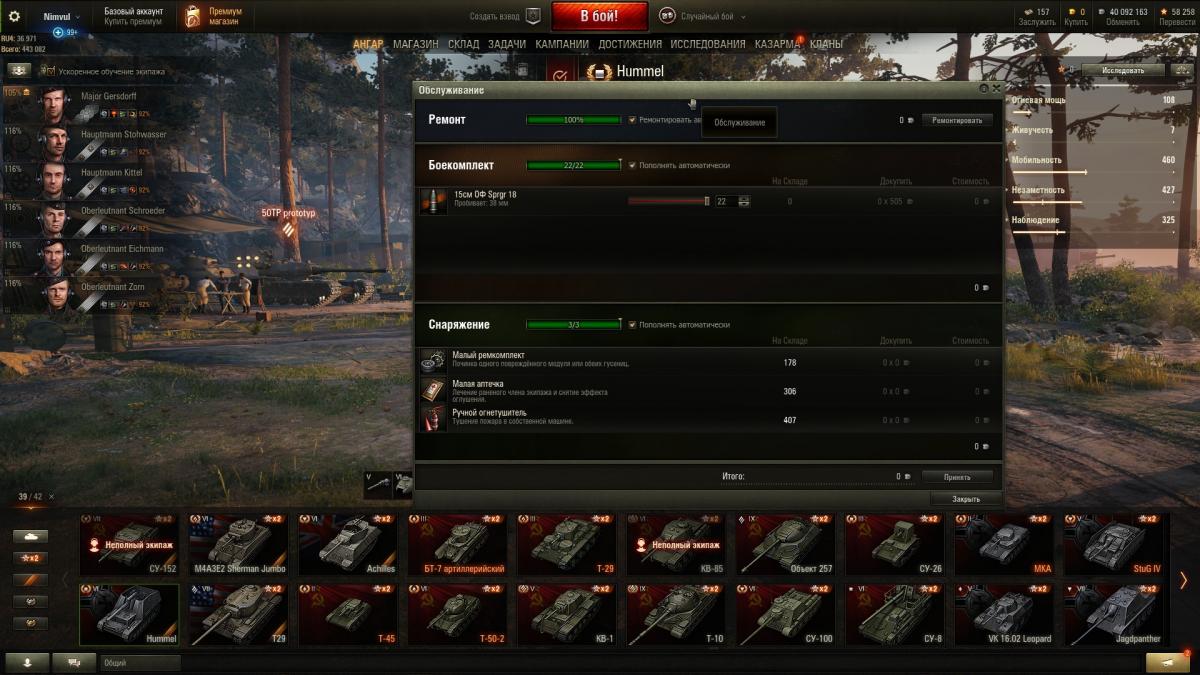
Task: Click the Закрыть button
Action: click(965, 499)
